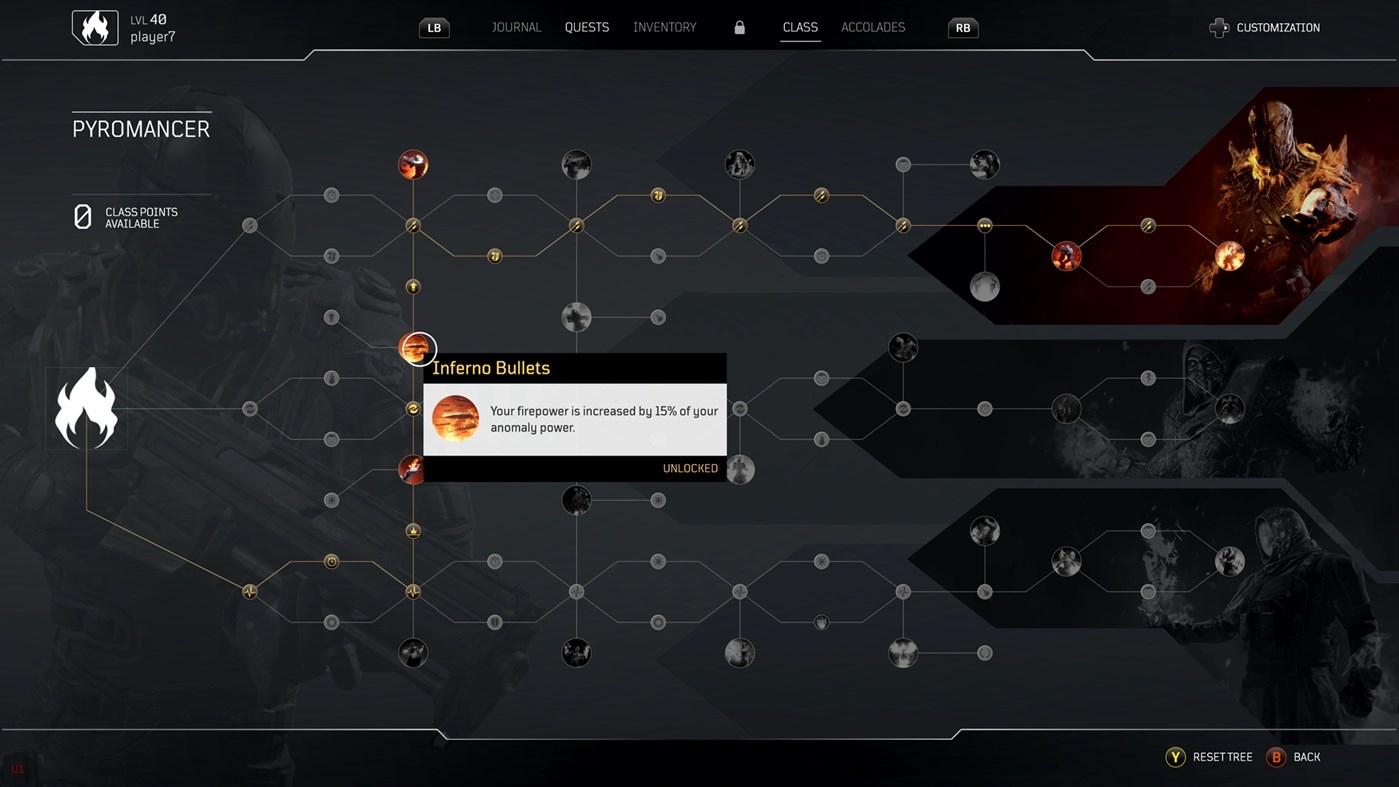Click the player7 profile in top left
1399x787 pixels.
coord(123,27)
